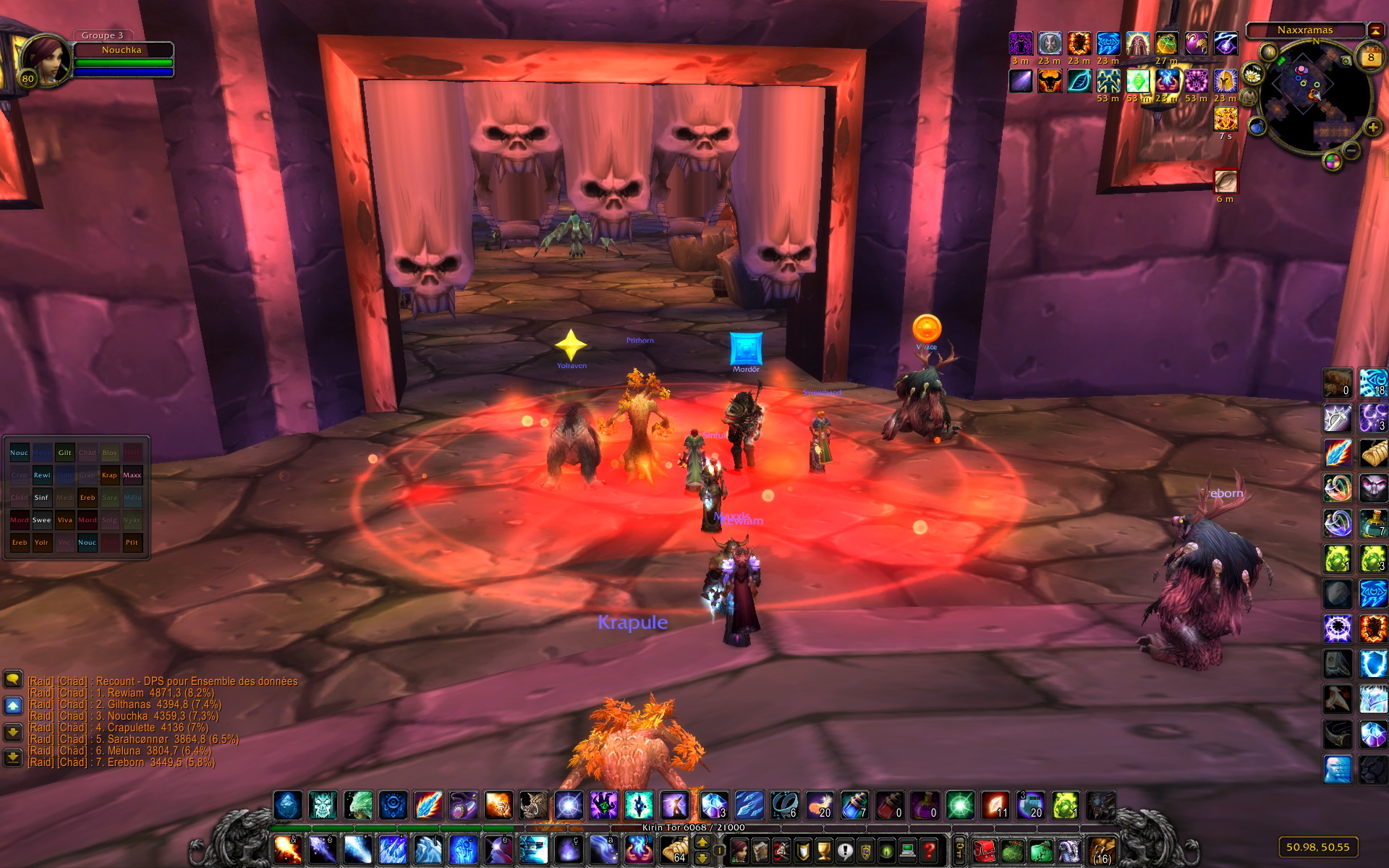Screen dimensions: 1389x868
Task: Target Krap in the raid grid
Action: pos(109,475)
